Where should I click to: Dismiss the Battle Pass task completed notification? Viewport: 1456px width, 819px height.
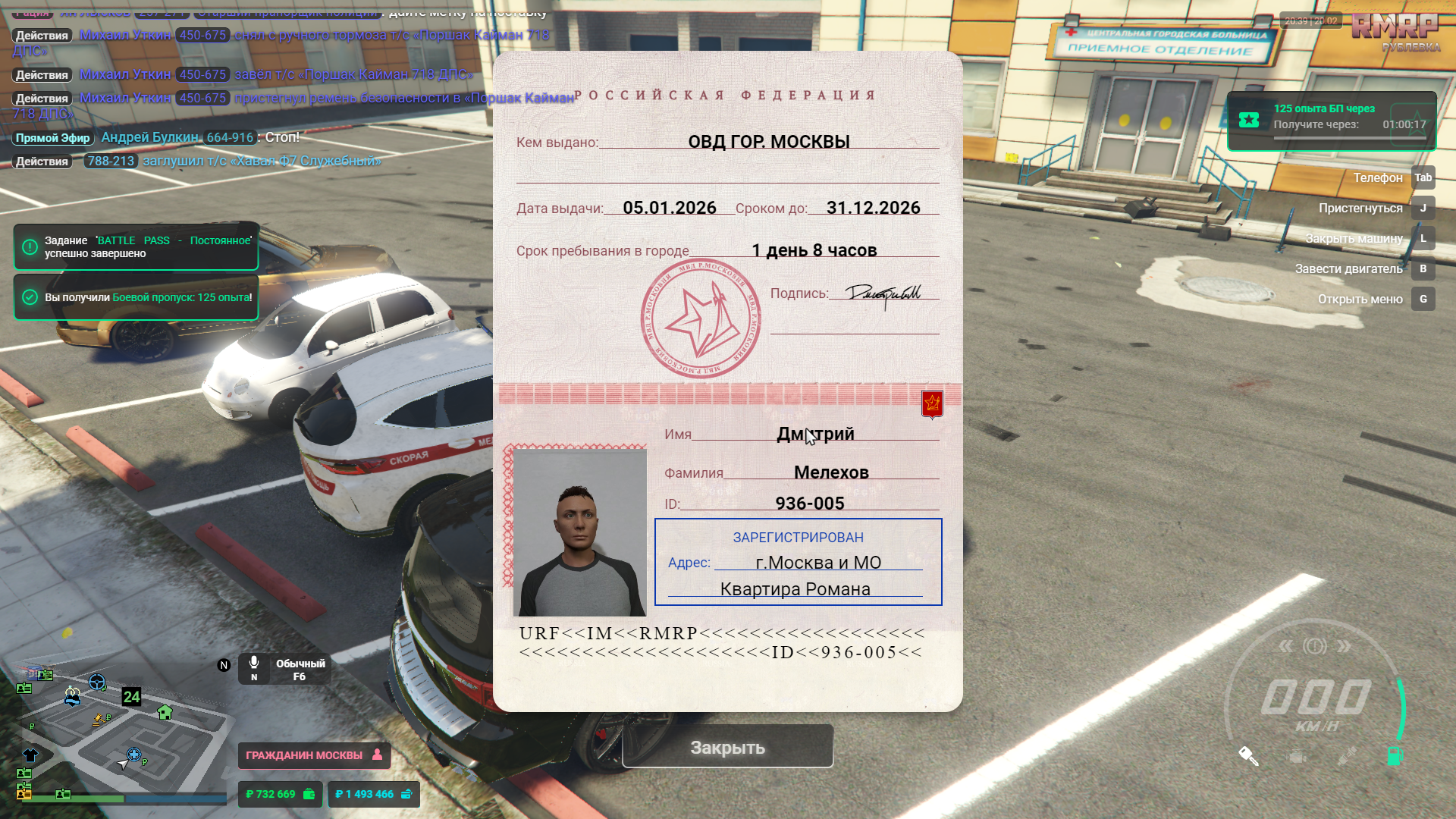coord(136,246)
